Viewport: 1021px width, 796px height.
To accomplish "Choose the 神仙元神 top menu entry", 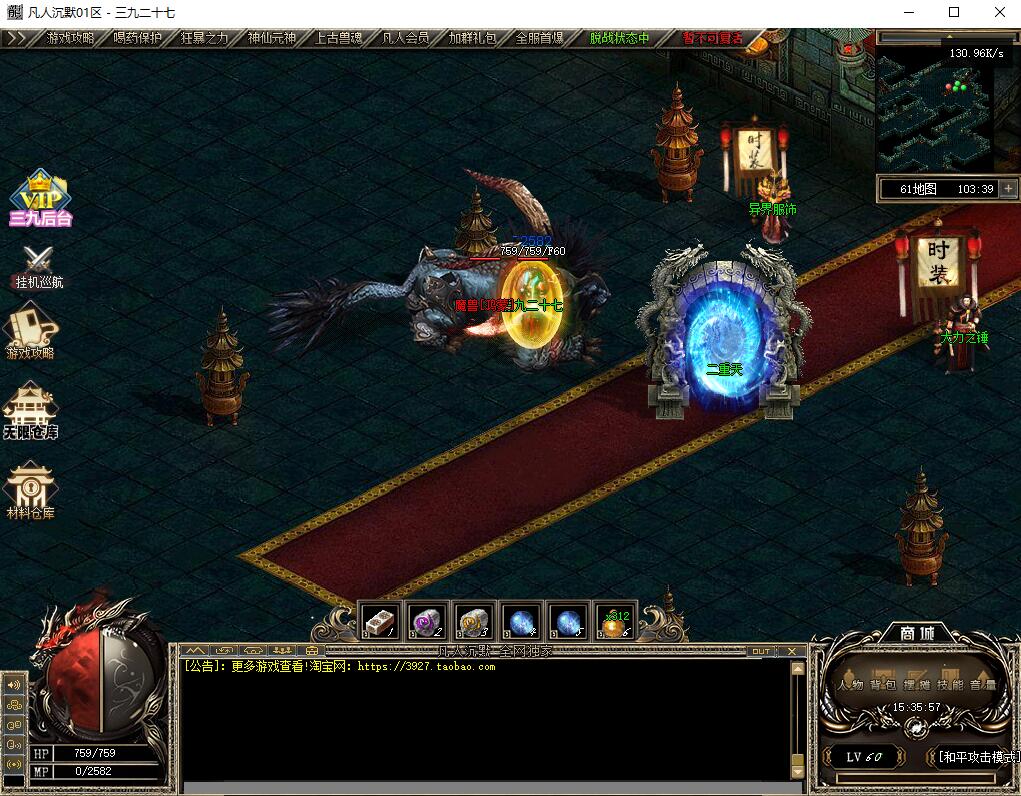I will 272,38.
